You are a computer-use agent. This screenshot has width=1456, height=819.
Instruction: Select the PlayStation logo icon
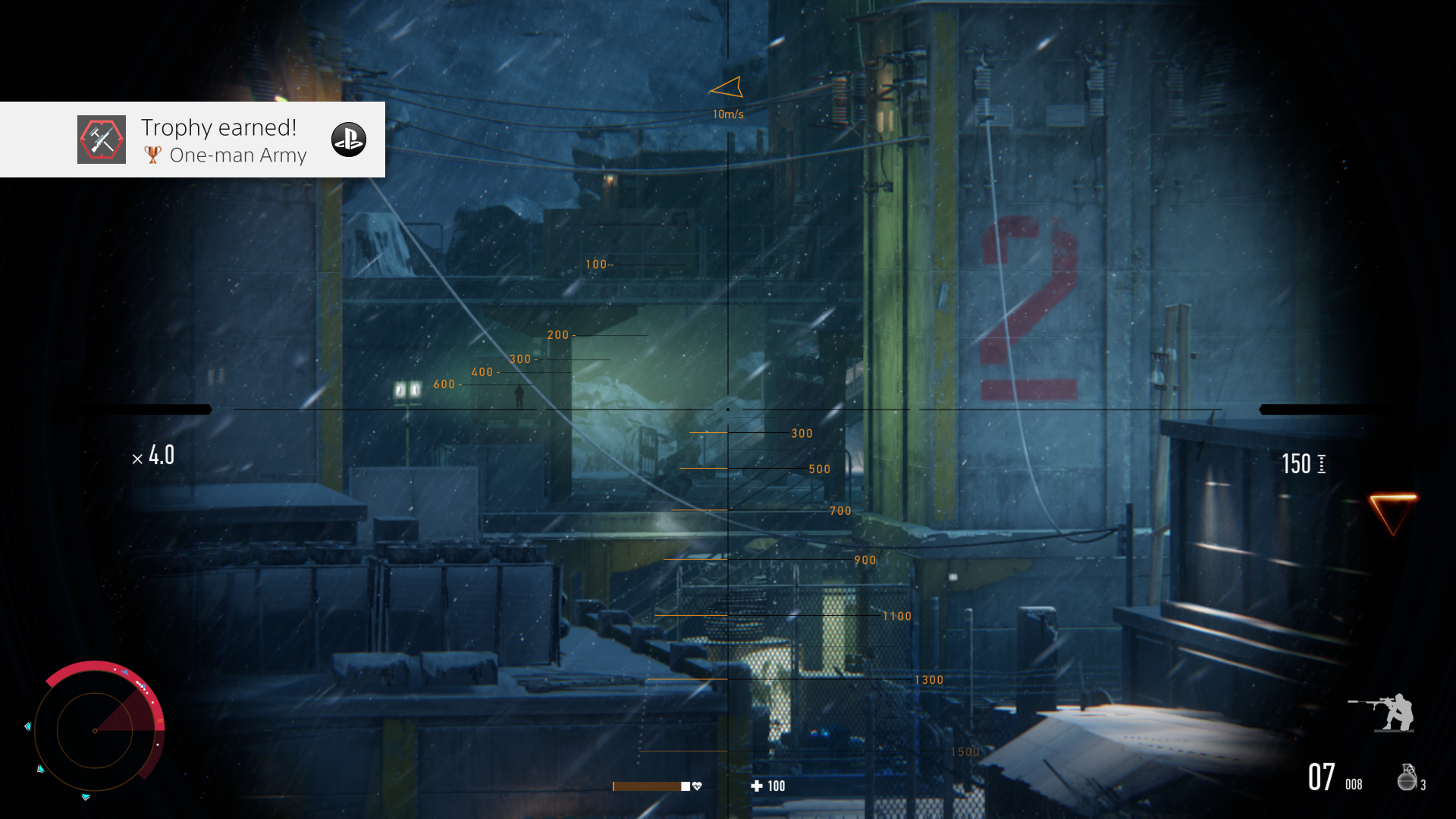pyautogui.click(x=350, y=139)
